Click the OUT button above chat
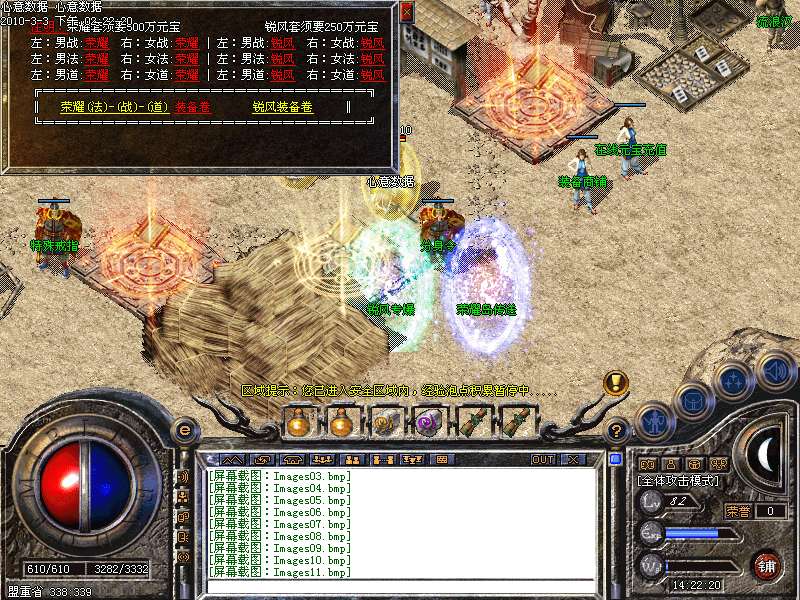 pos(543,460)
